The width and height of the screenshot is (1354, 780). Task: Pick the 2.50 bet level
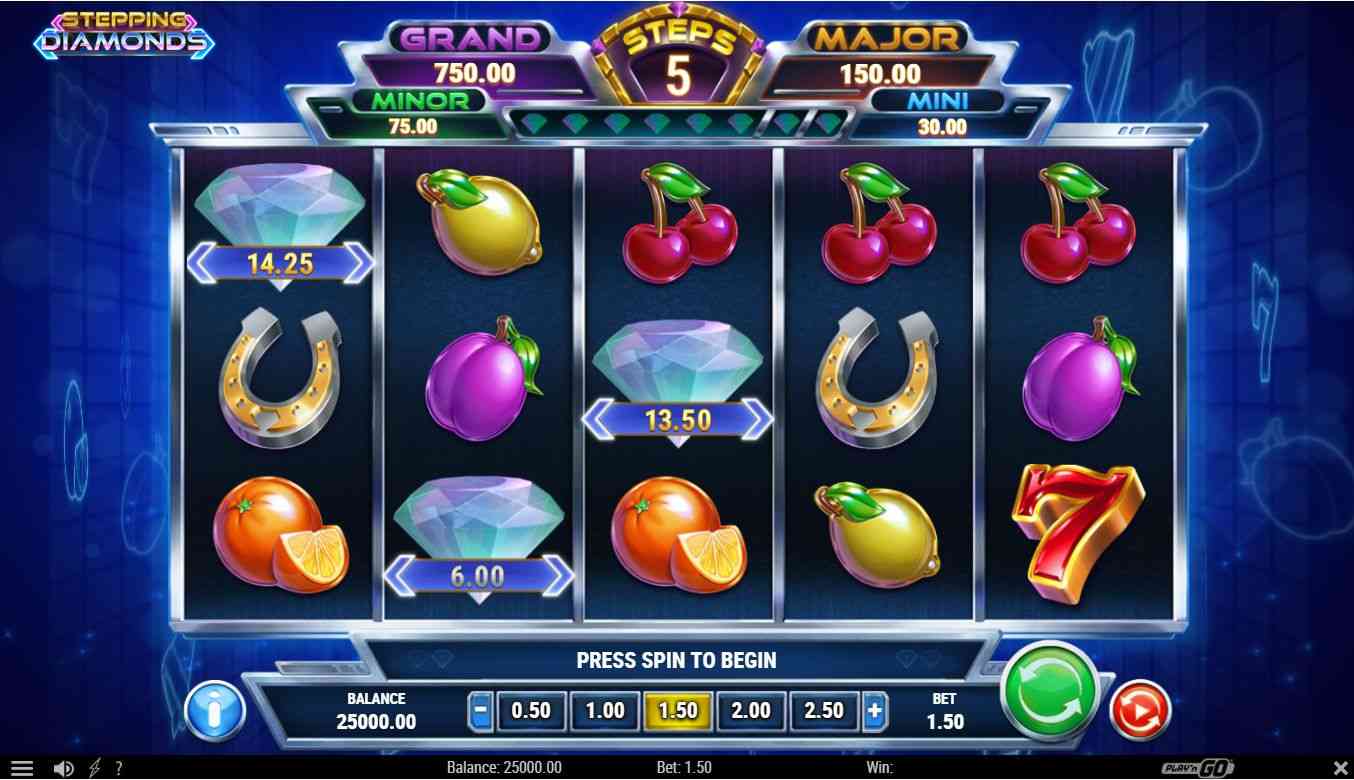click(x=824, y=711)
